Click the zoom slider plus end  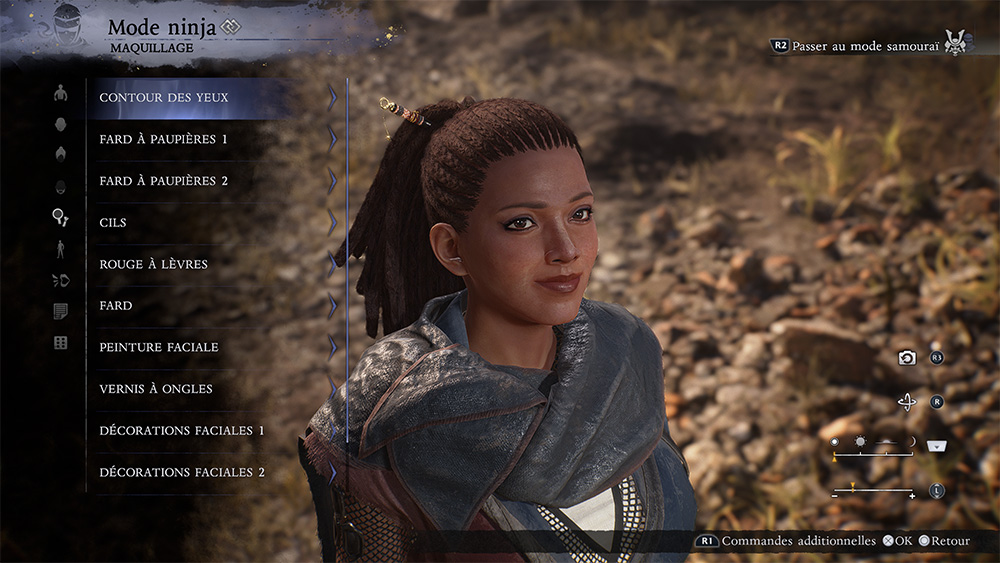click(912, 495)
